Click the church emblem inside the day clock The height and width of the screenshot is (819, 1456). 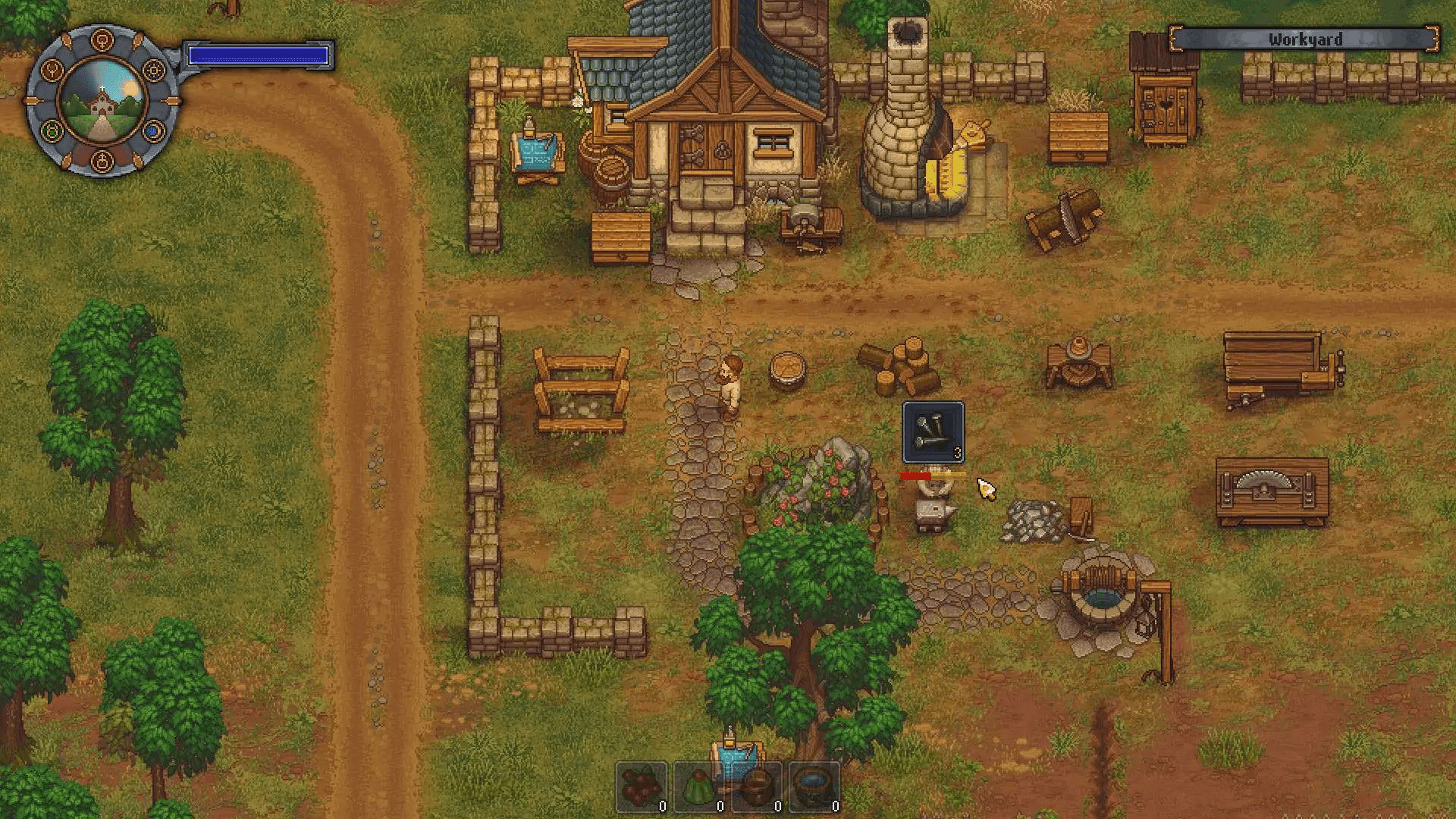[x=102, y=106]
